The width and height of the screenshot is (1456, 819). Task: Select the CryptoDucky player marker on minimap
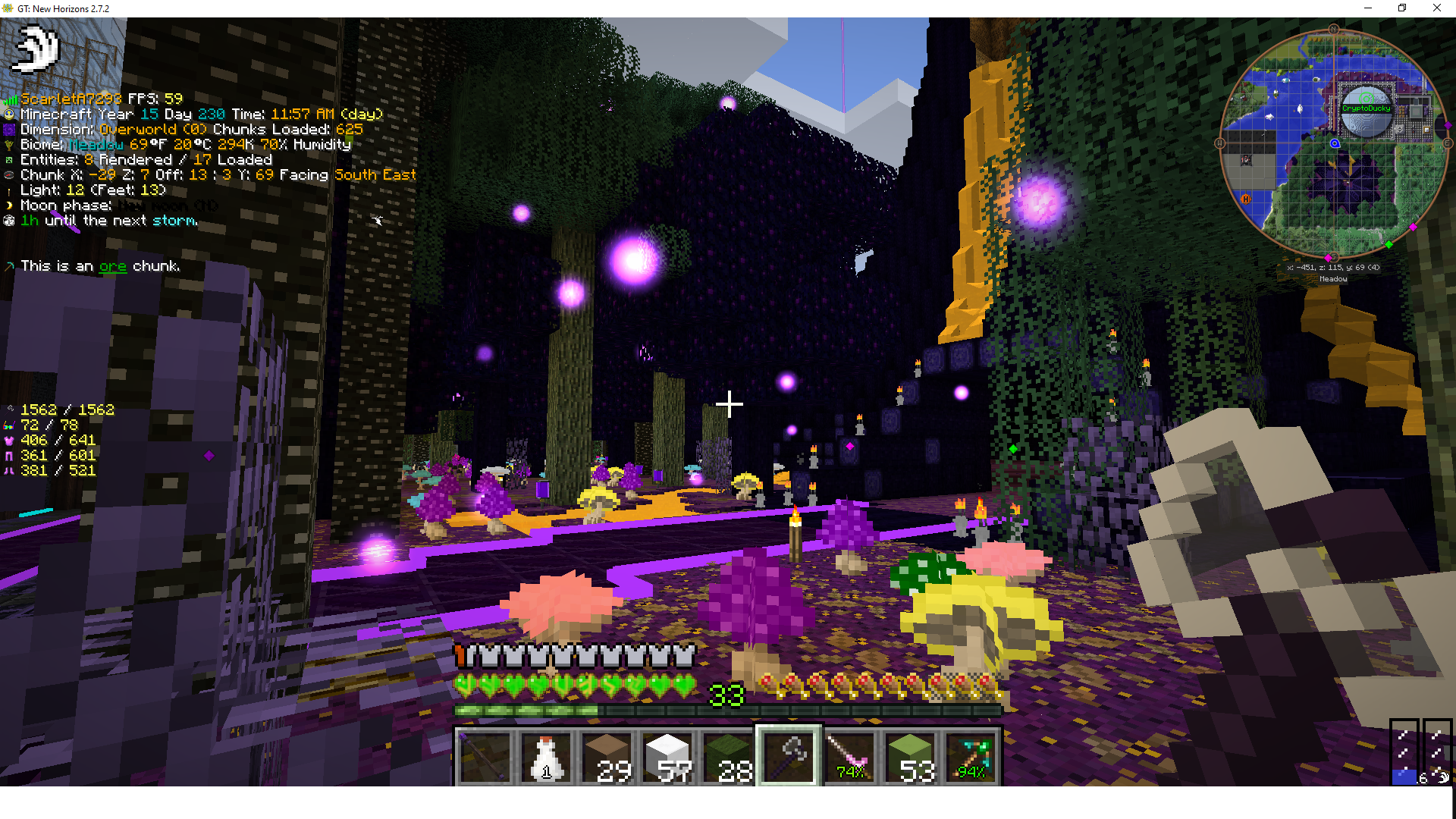[x=1367, y=108]
